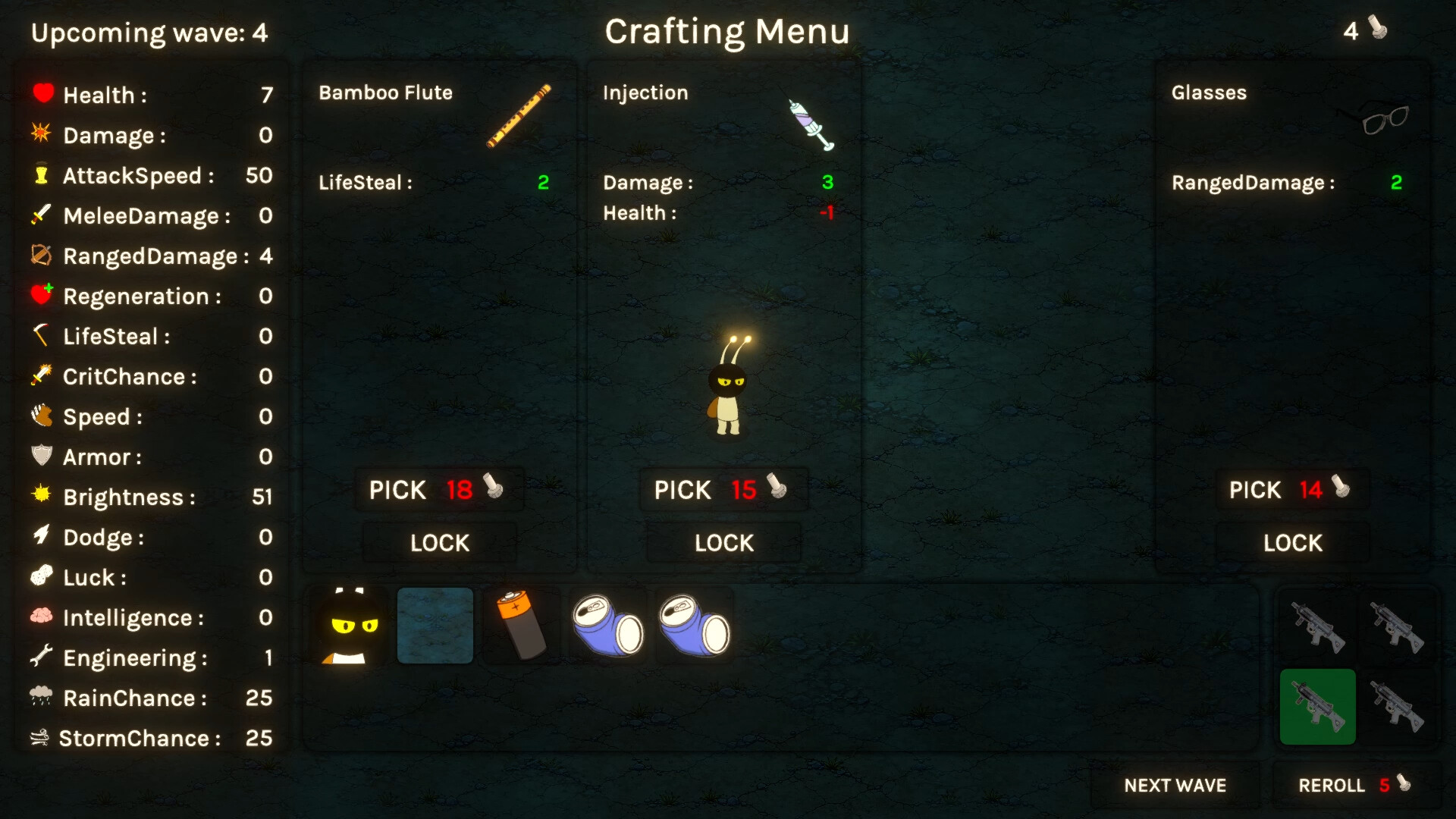Click the Health heart icon
1456x819 pixels.
(x=43, y=93)
